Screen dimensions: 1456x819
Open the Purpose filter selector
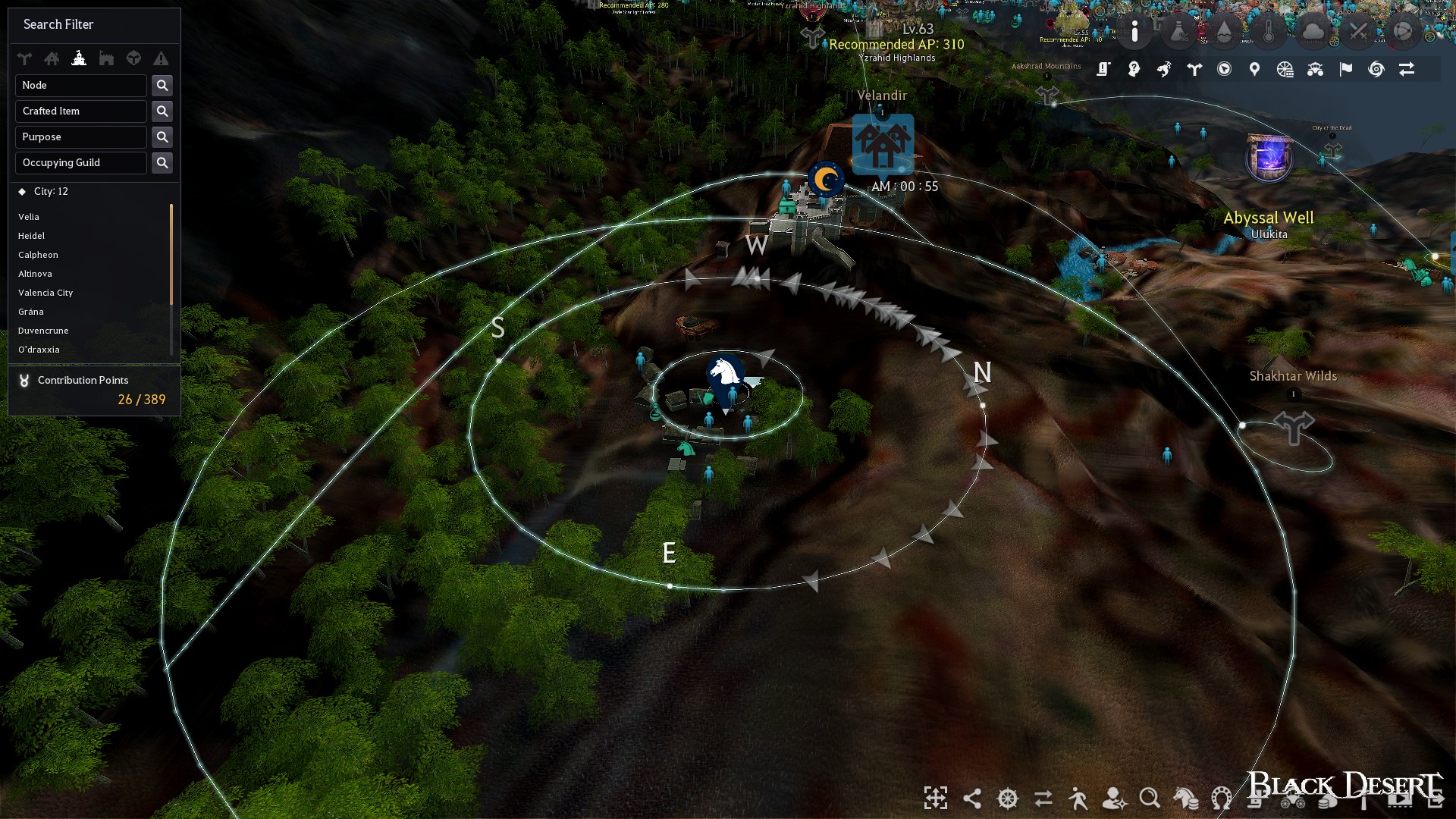point(80,136)
